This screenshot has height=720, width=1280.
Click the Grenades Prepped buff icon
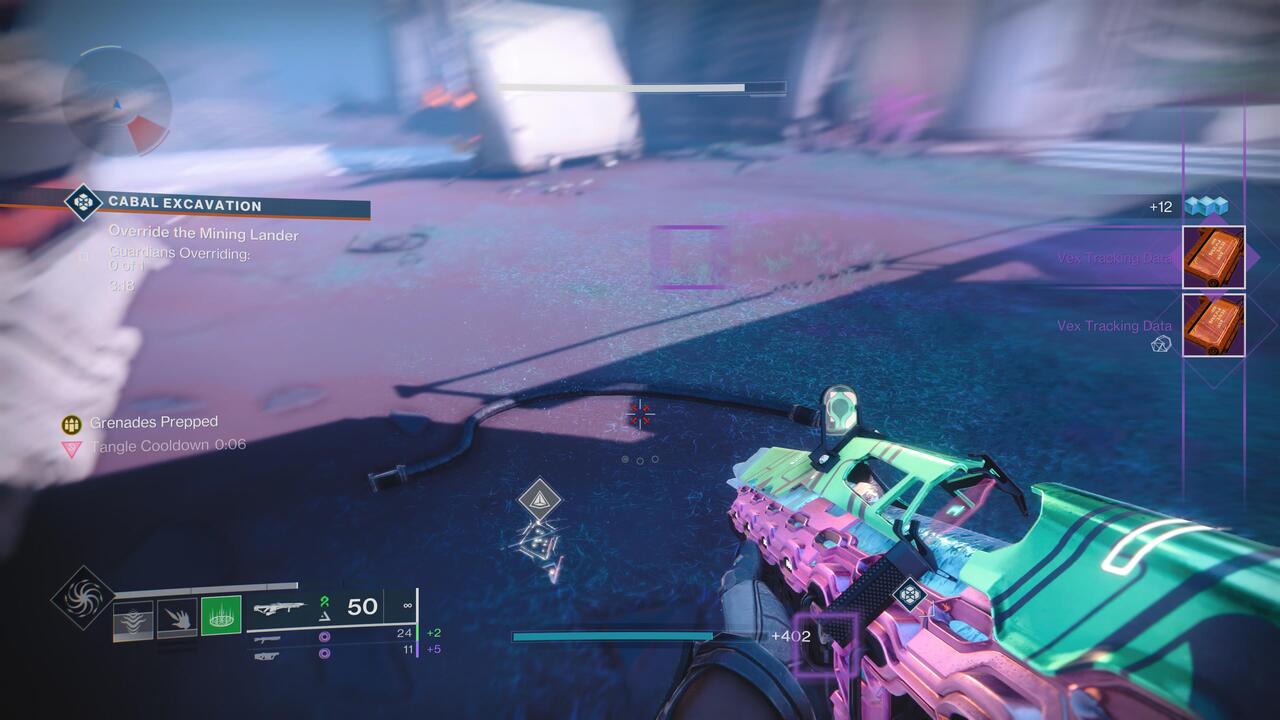tap(71, 422)
